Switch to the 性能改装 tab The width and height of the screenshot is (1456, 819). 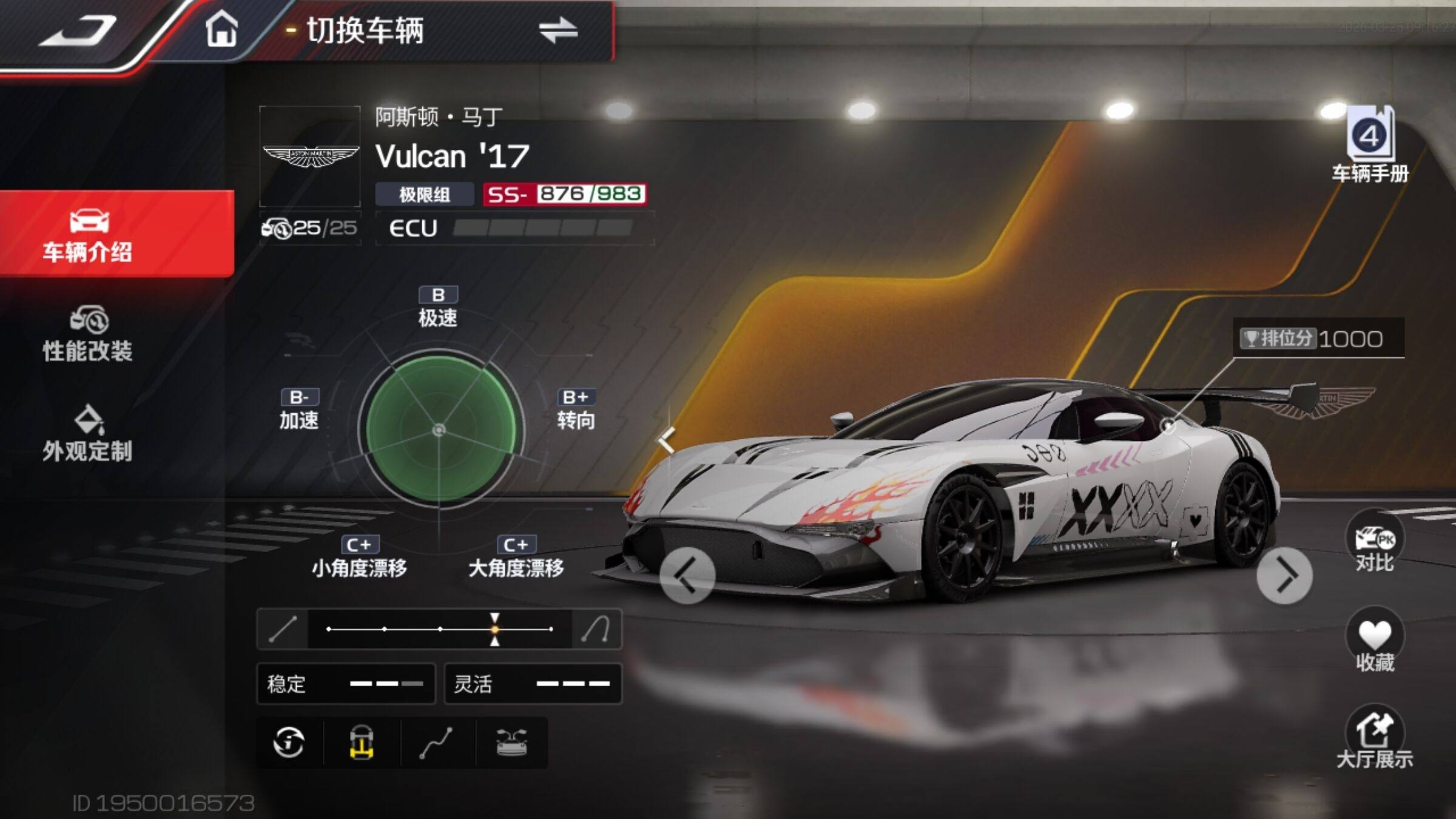coord(89,335)
